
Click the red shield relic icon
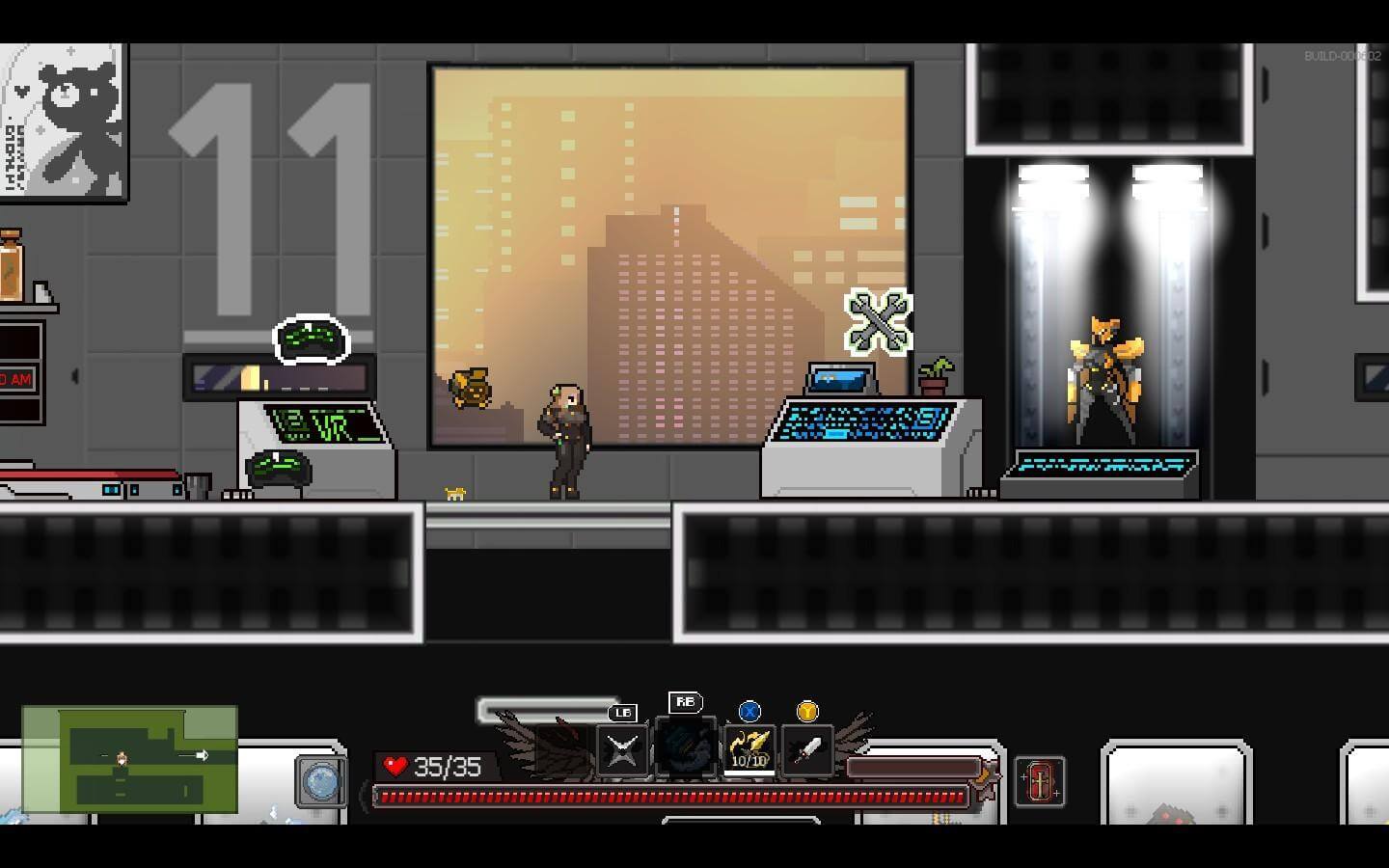pyautogui.click(x=1040, y=780)
